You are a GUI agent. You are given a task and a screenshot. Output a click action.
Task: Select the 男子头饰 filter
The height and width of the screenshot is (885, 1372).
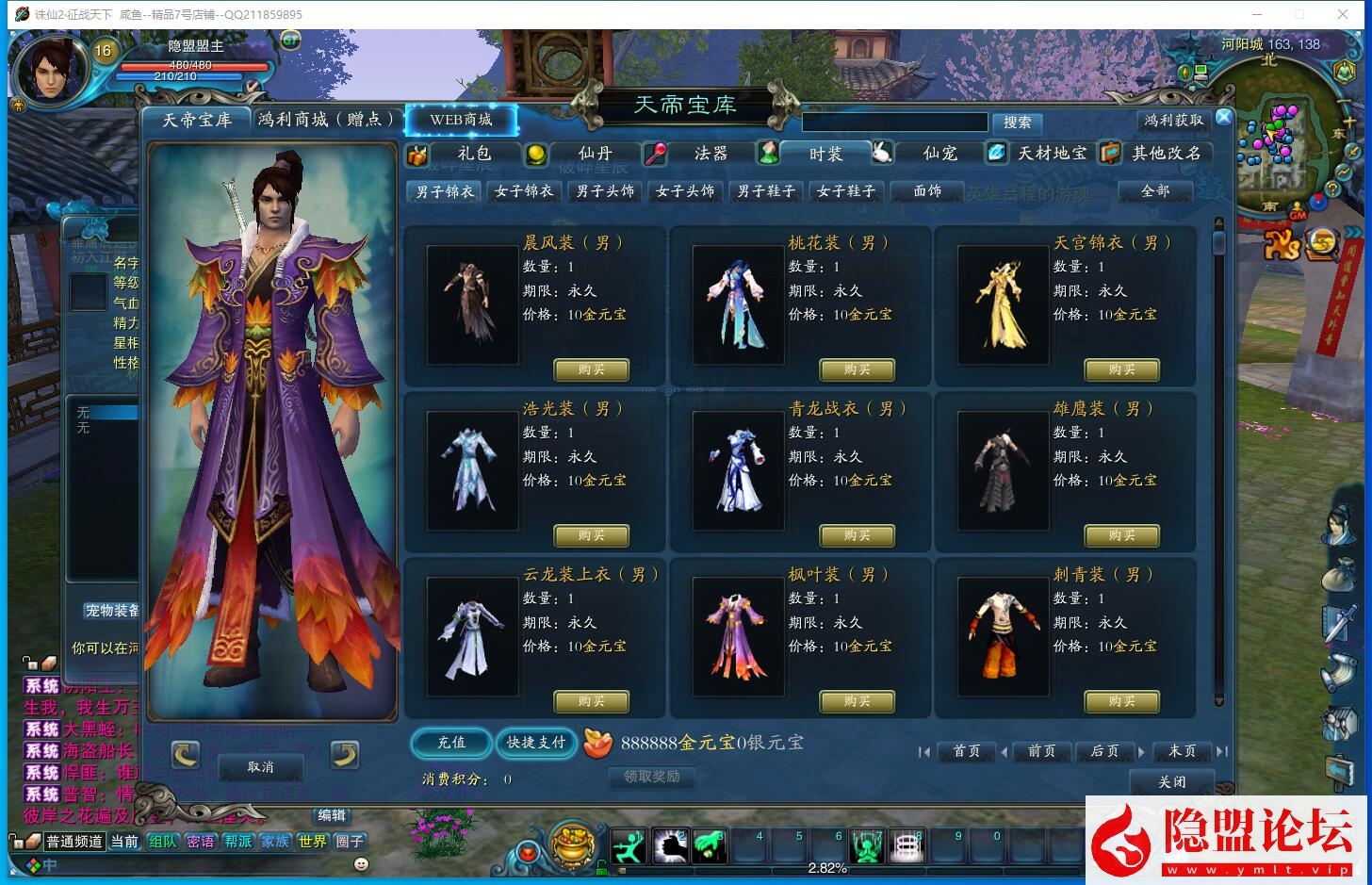pyautogui.click(x=605, y=191)
